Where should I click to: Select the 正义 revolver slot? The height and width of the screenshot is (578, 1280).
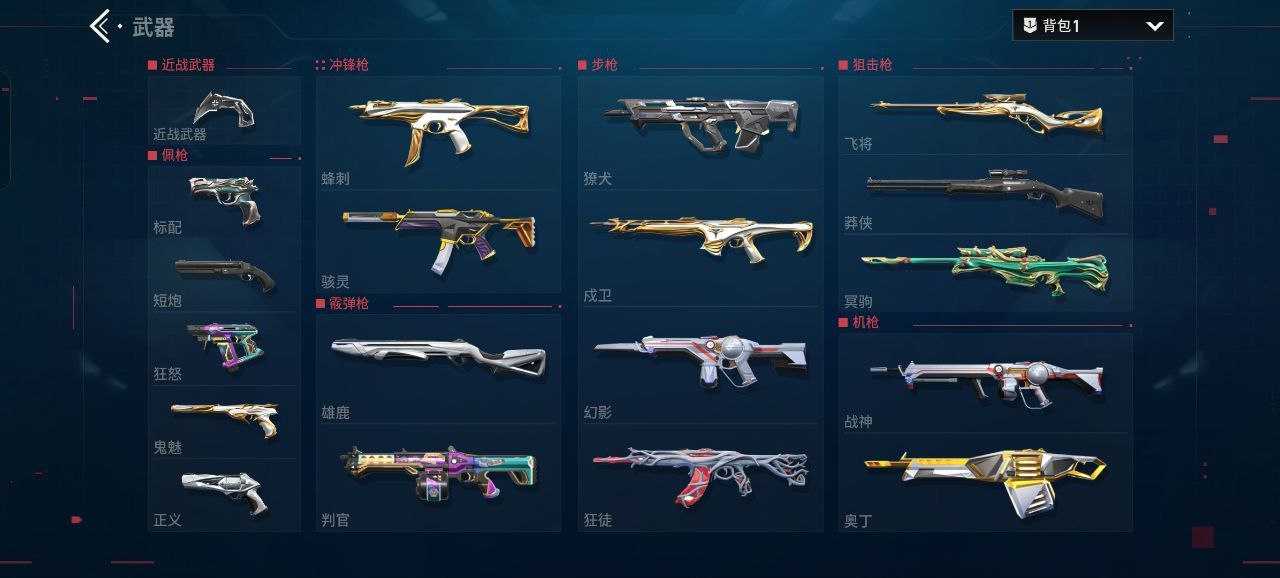(224, 494)
